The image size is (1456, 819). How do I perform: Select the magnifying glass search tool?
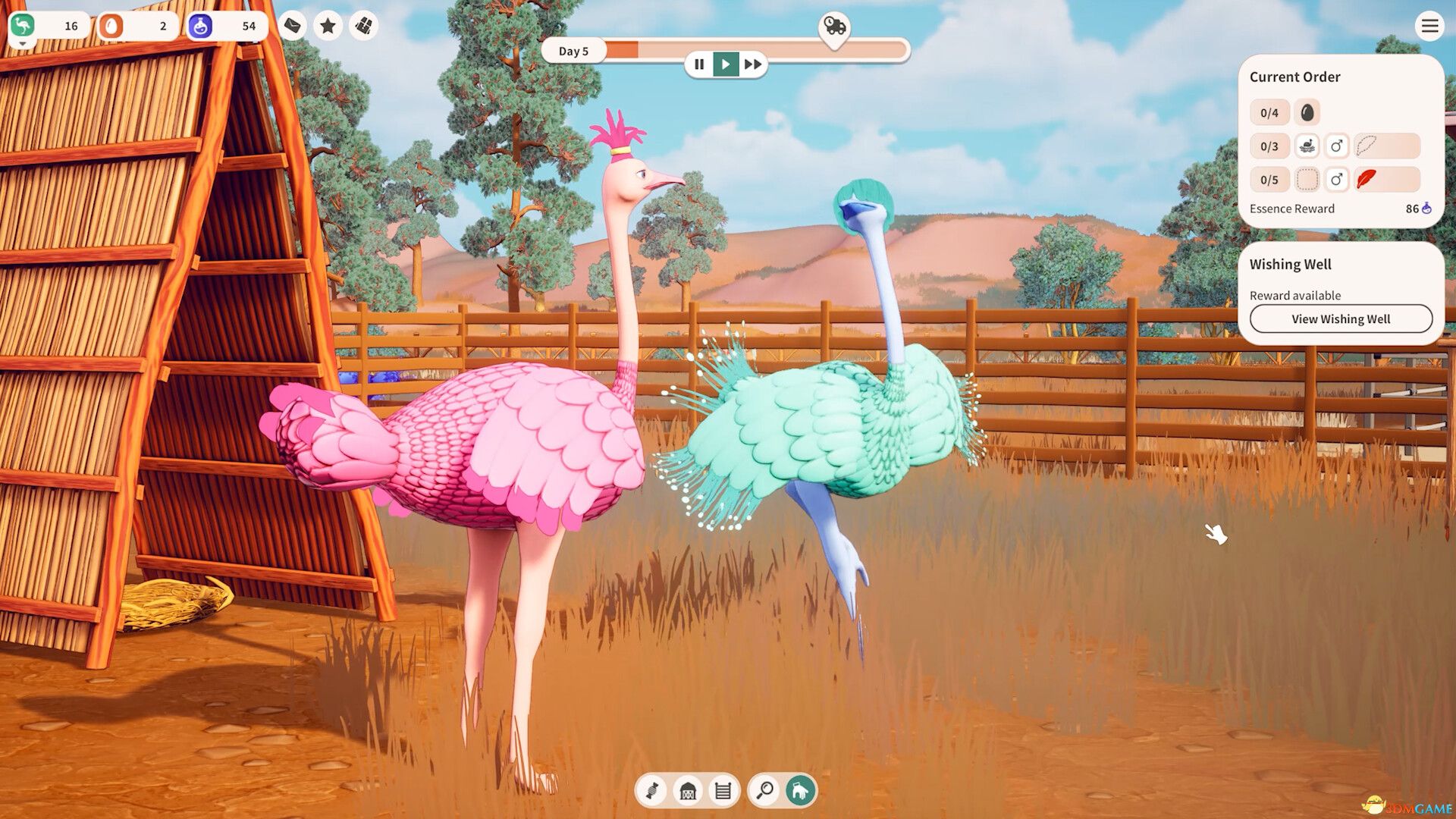click(765, 790)
